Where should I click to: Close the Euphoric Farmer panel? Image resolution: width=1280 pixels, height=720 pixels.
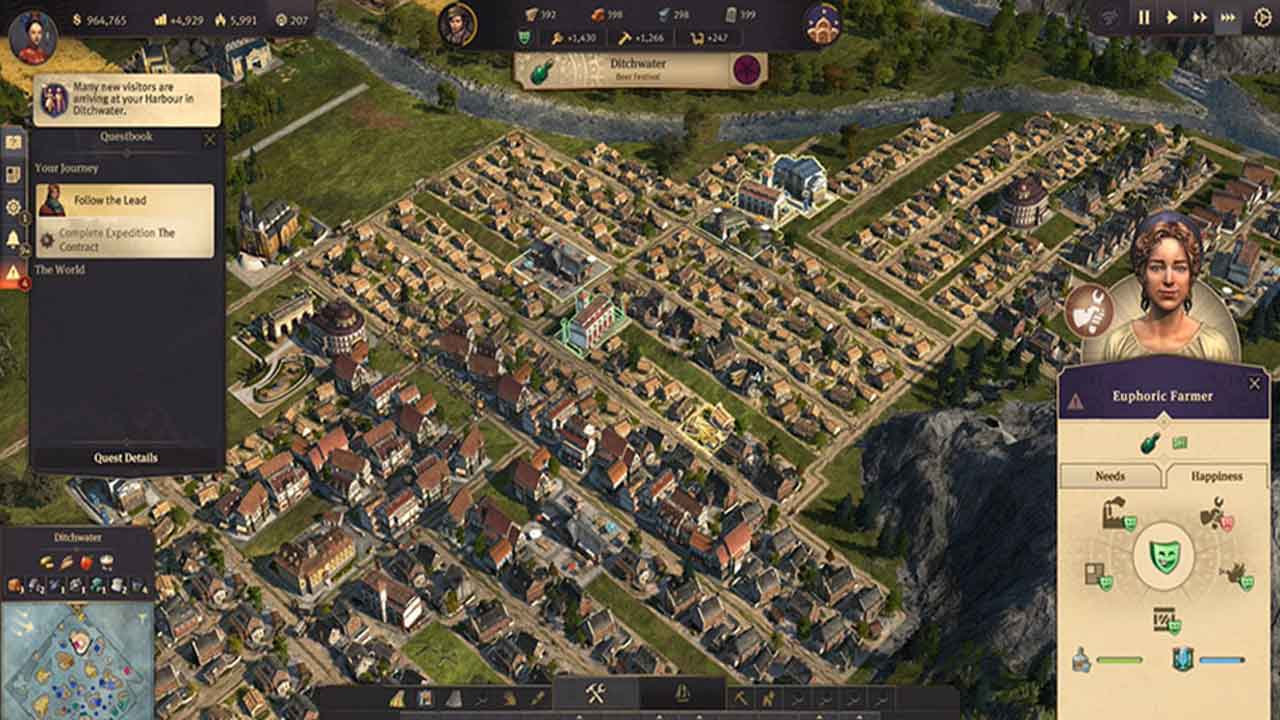coord(1255,383)
